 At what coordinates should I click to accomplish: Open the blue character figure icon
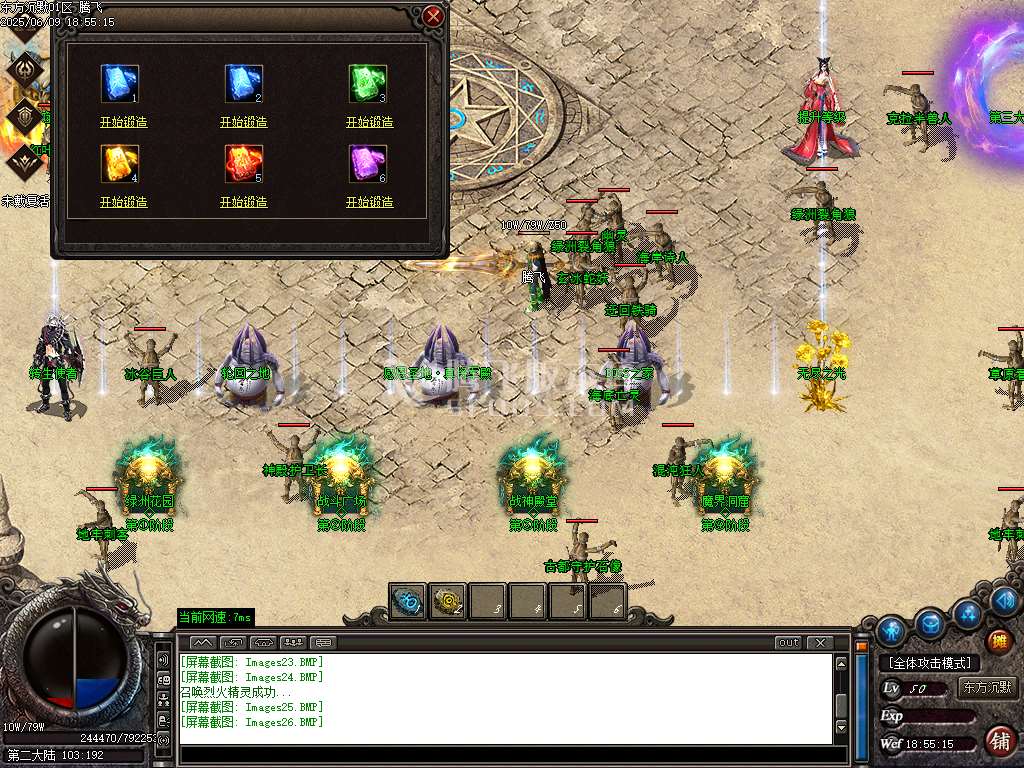[x=892, y=630]
